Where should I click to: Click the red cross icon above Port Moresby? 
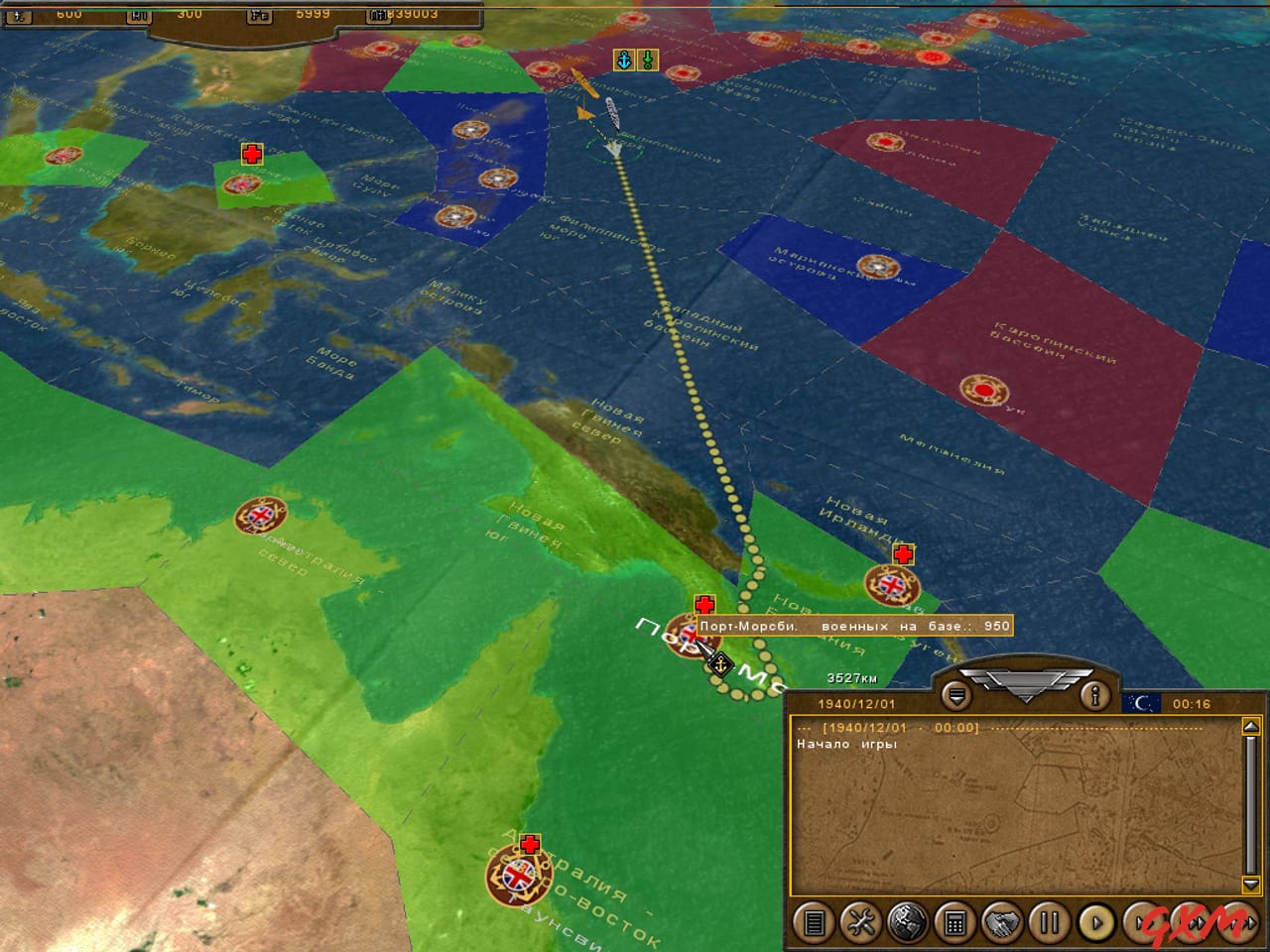tap(705, 602)
